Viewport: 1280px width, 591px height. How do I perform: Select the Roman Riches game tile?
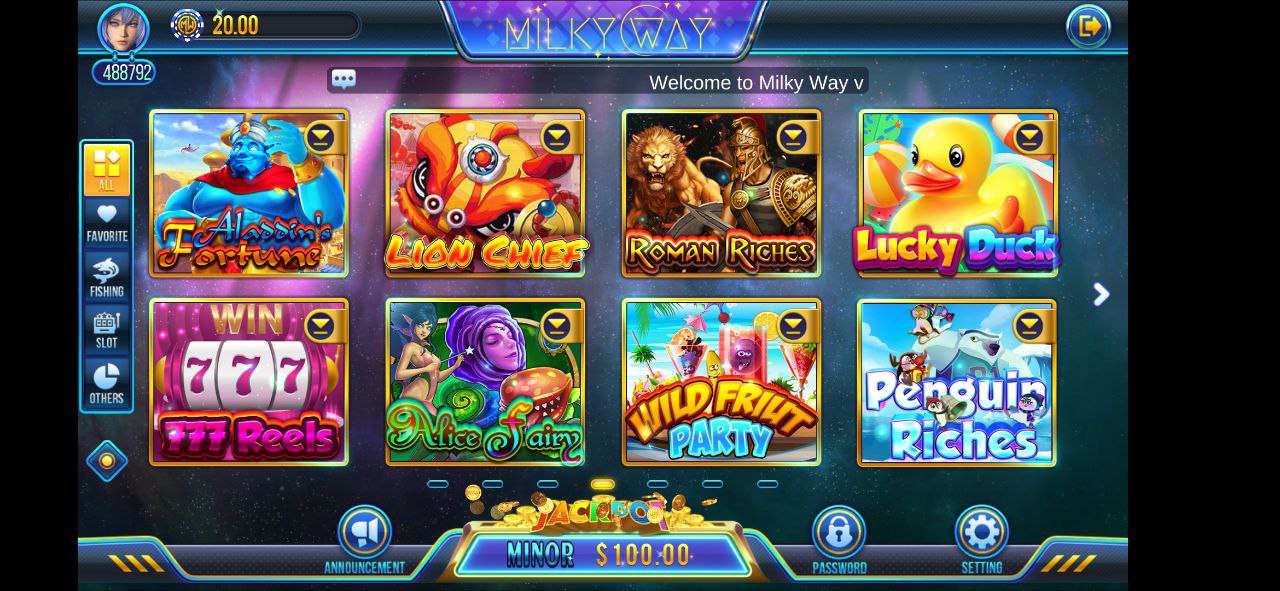(721, 195)
